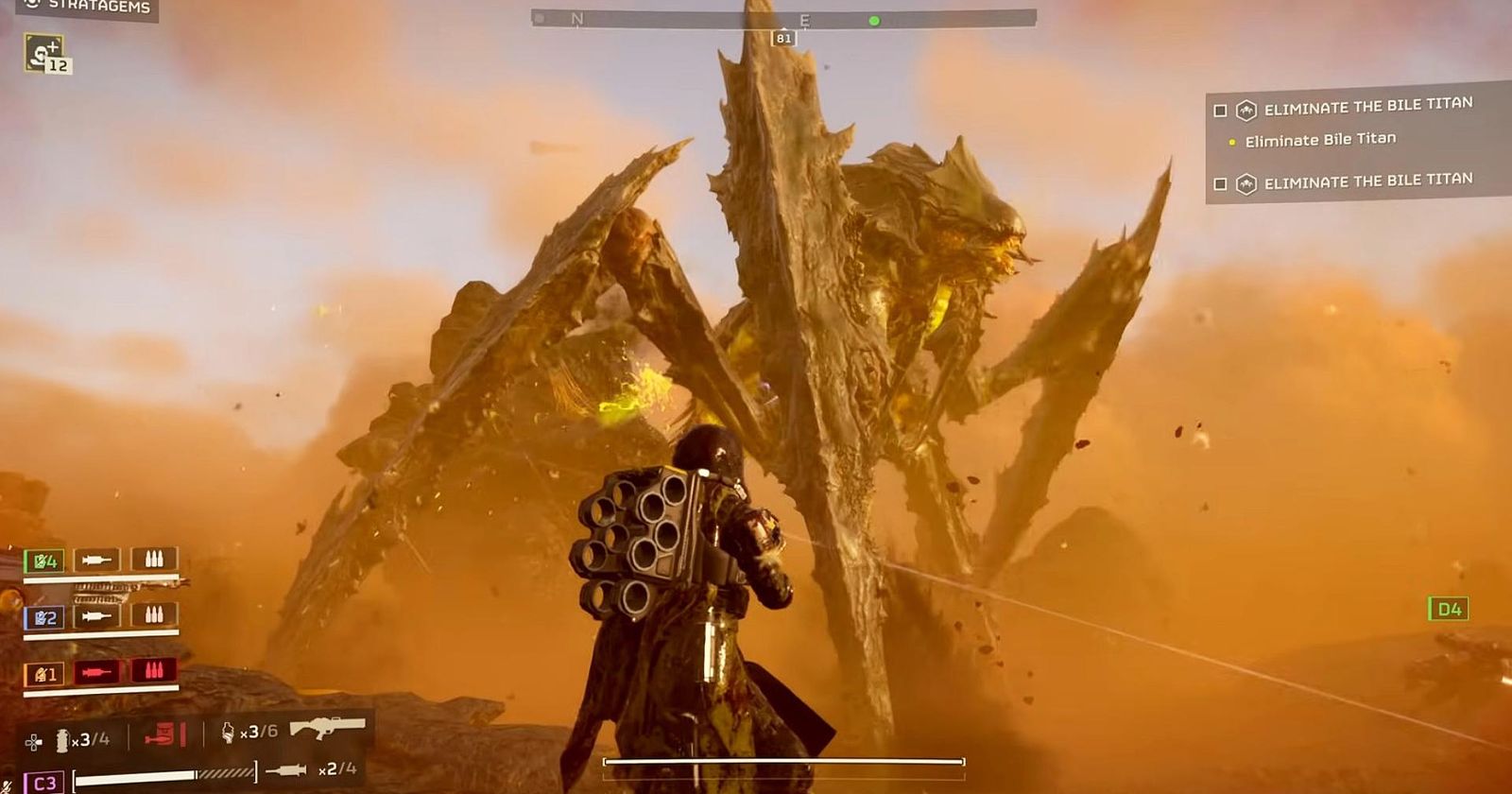Select the D4 badge in the squad list
1512x794 pixels.
pyautogui.click(x=44, y=561)
